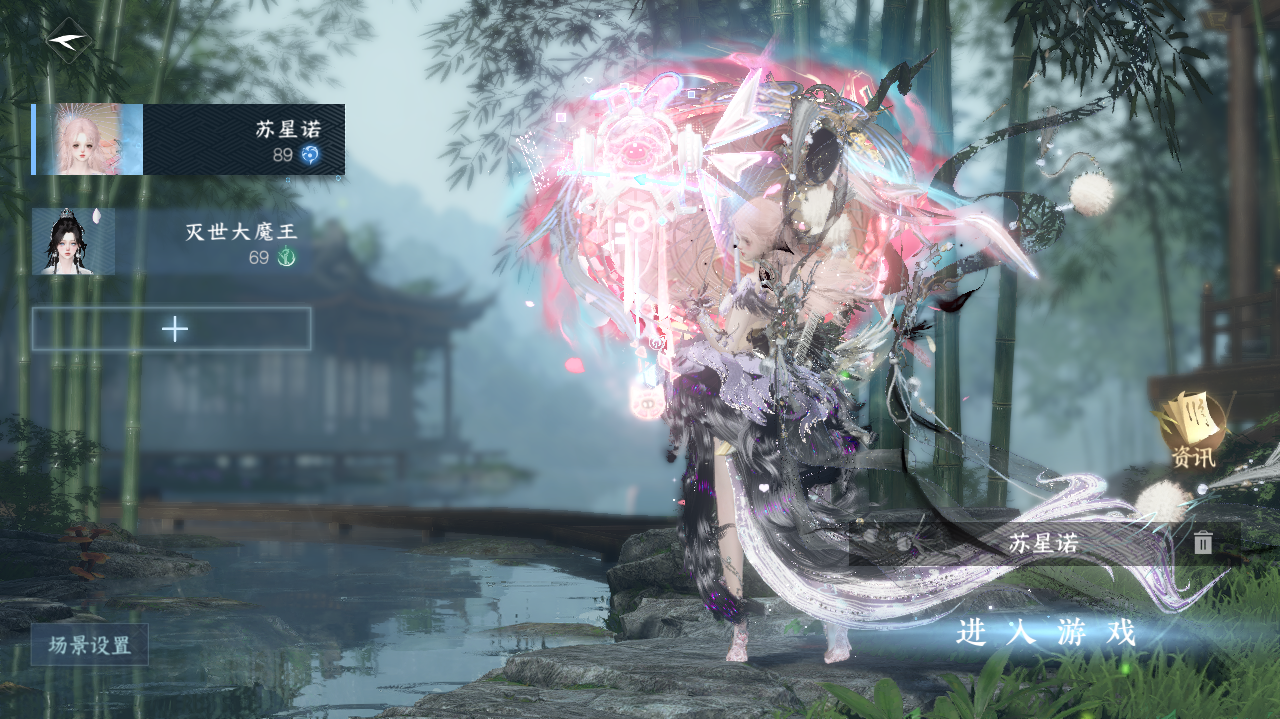Add a new character with the plus slot

point(172,329)
